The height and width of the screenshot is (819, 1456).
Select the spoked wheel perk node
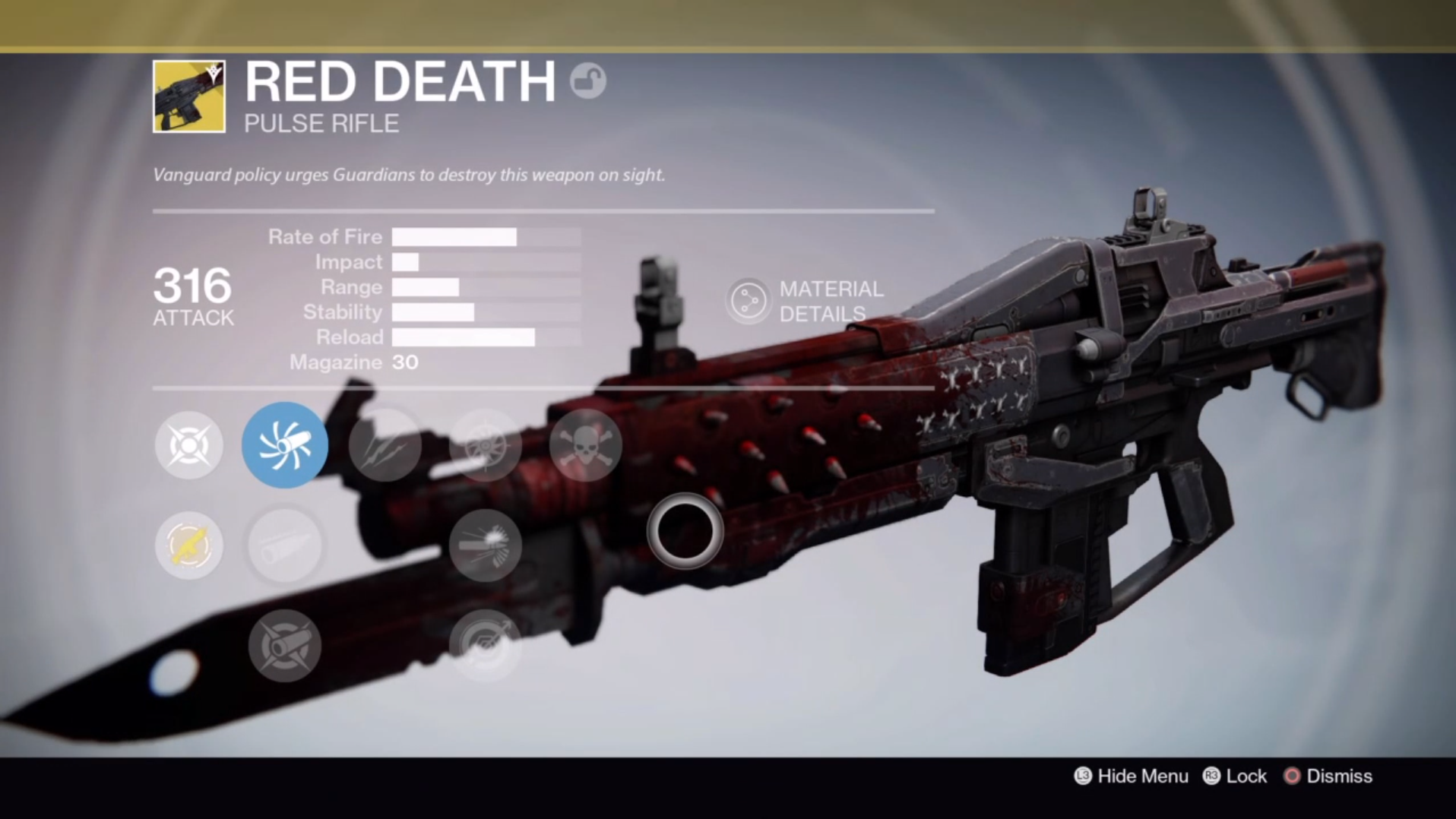pos(485,445)
